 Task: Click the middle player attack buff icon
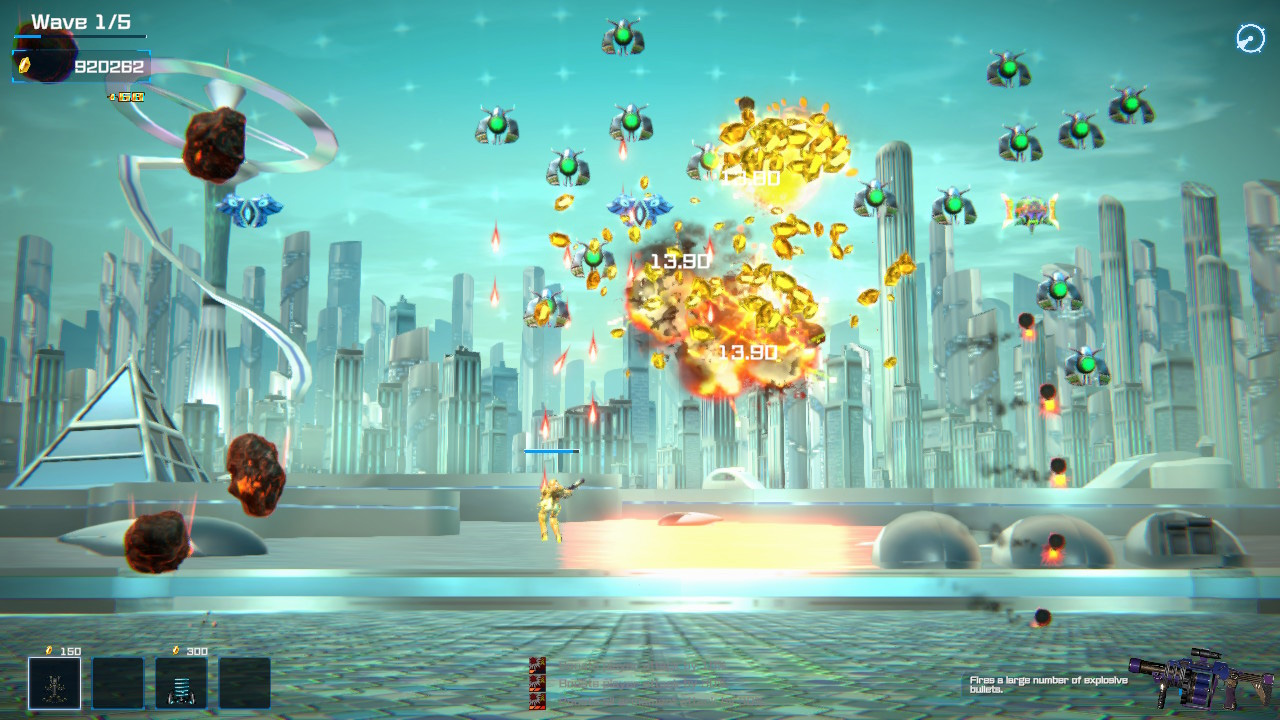pos(535,686)
